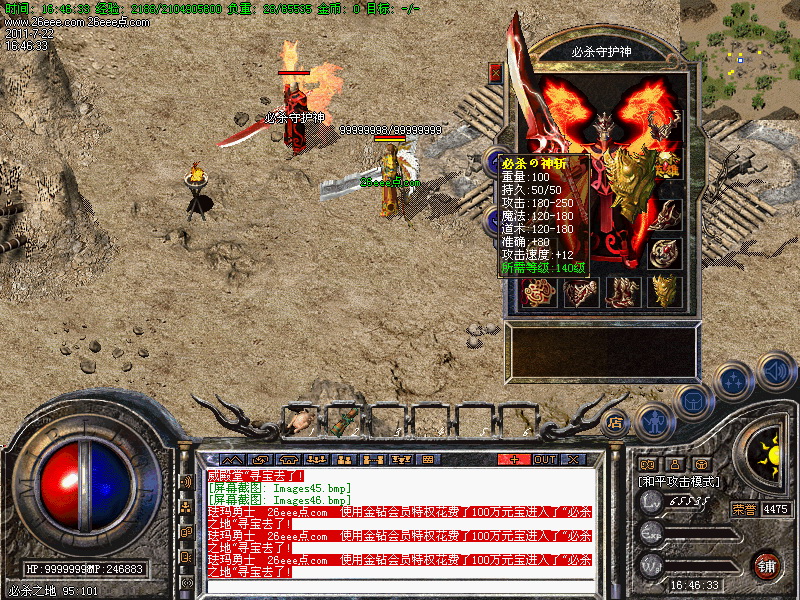
Task: Click the red 铺 stall button
Action: (x=766, y=565)
